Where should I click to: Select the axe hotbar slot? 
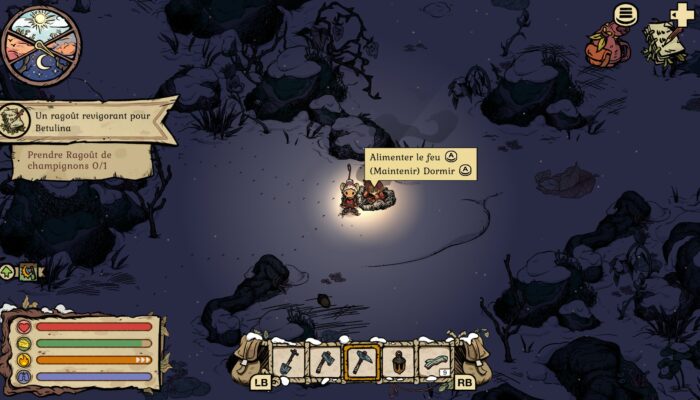tap(324, 361)
